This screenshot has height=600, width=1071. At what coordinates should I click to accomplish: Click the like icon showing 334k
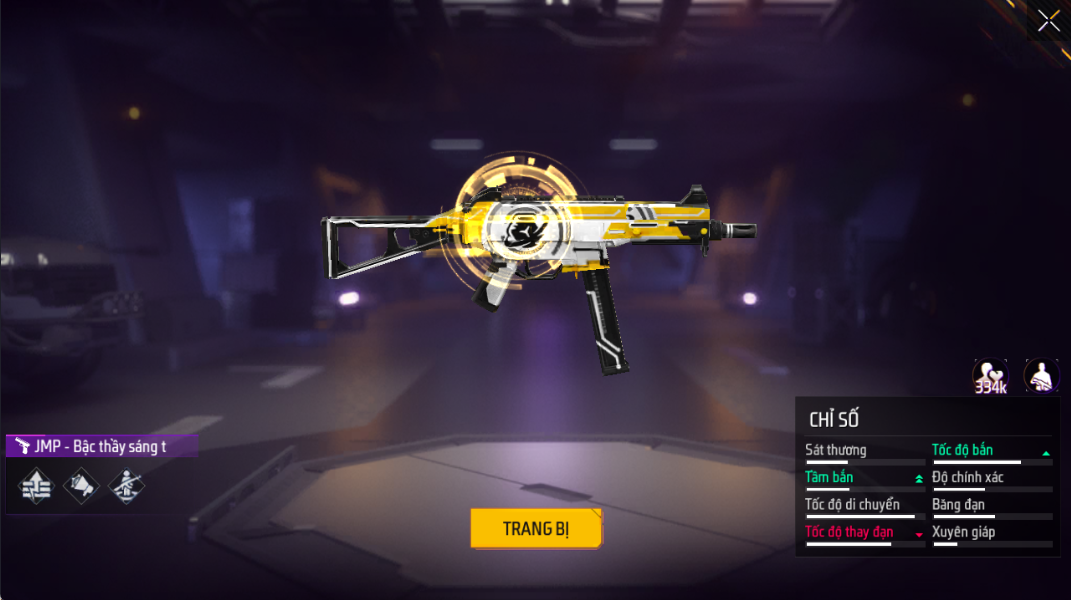[x=990, y=376]
